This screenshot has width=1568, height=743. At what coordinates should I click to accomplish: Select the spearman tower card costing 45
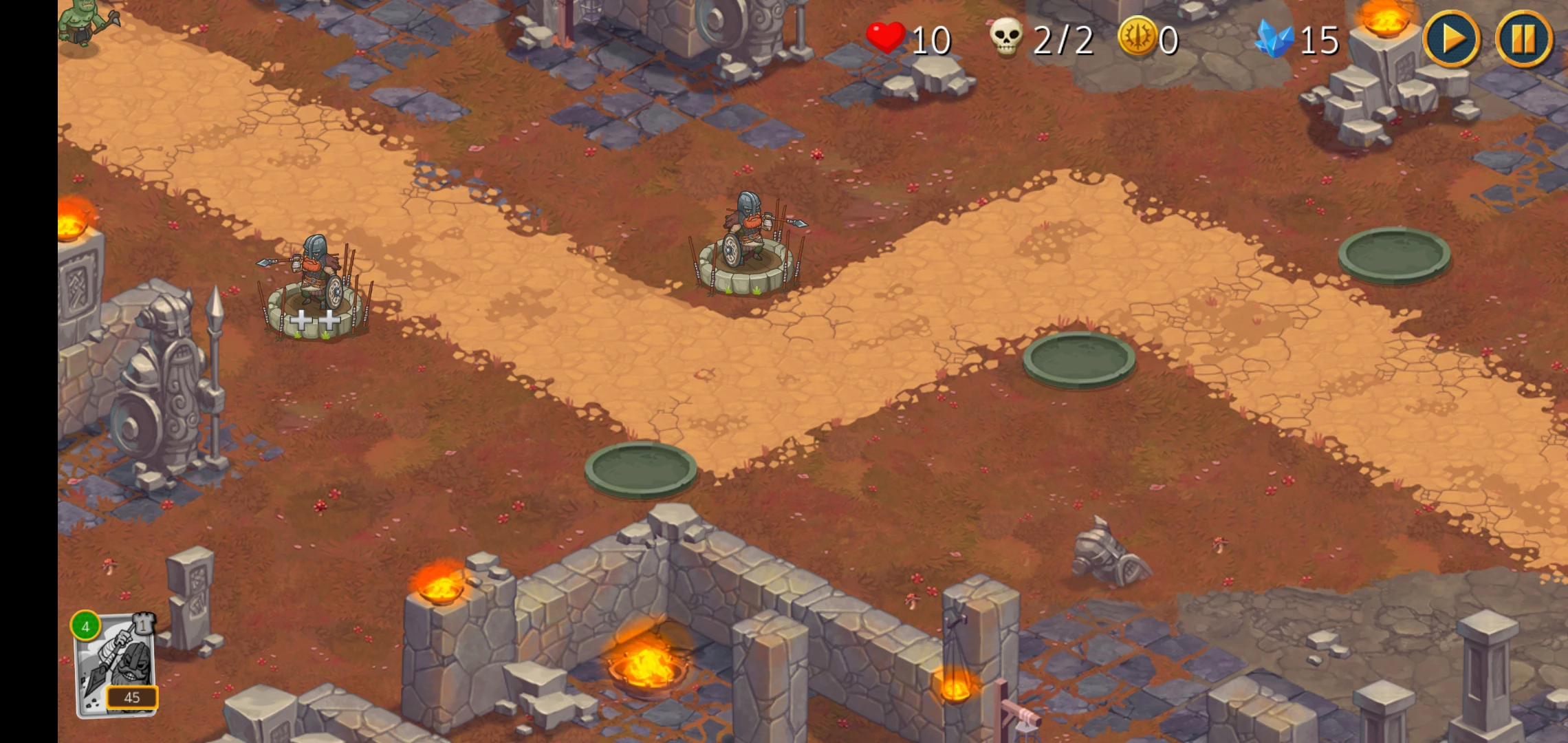[116, 665]
